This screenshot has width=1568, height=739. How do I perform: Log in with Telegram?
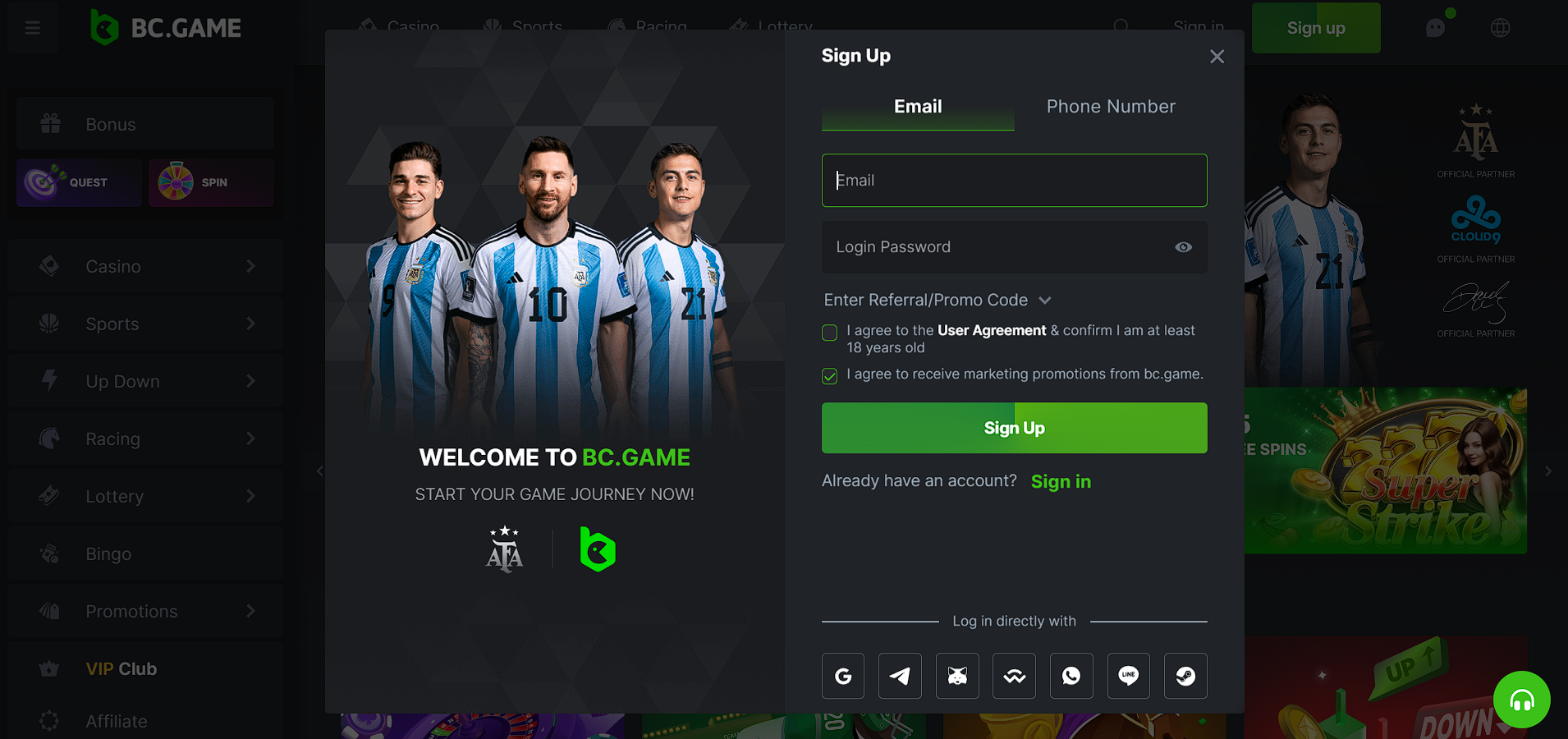click(900, 676)
